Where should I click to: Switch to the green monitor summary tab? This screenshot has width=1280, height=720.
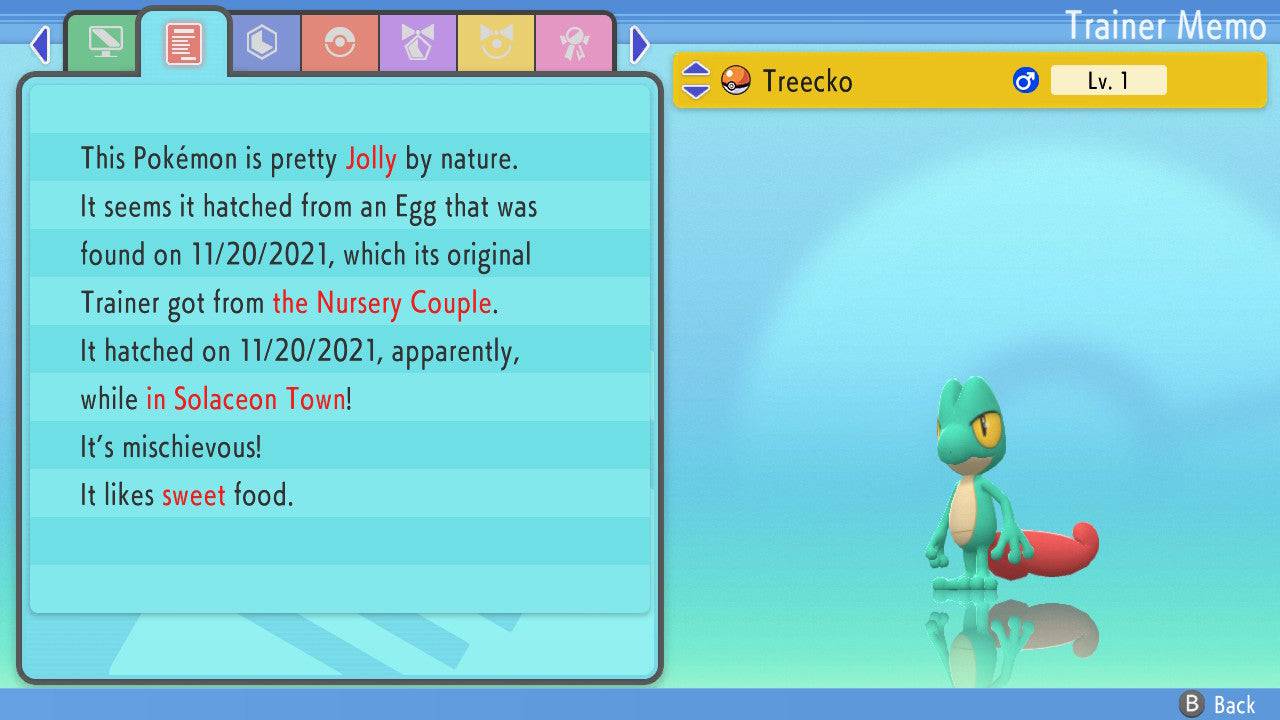pos(105,43)
